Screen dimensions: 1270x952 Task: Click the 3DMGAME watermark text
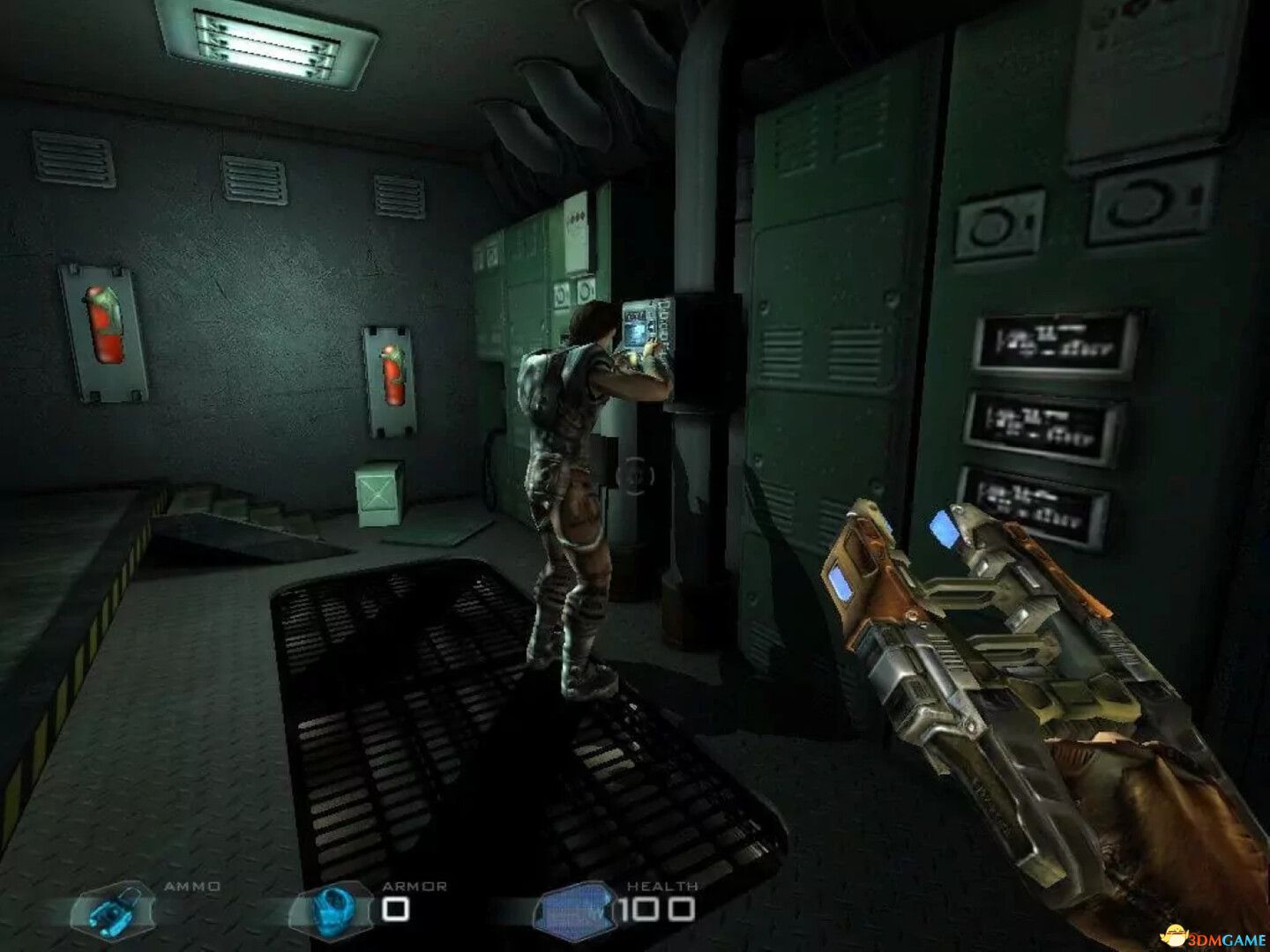point(1228,937)
